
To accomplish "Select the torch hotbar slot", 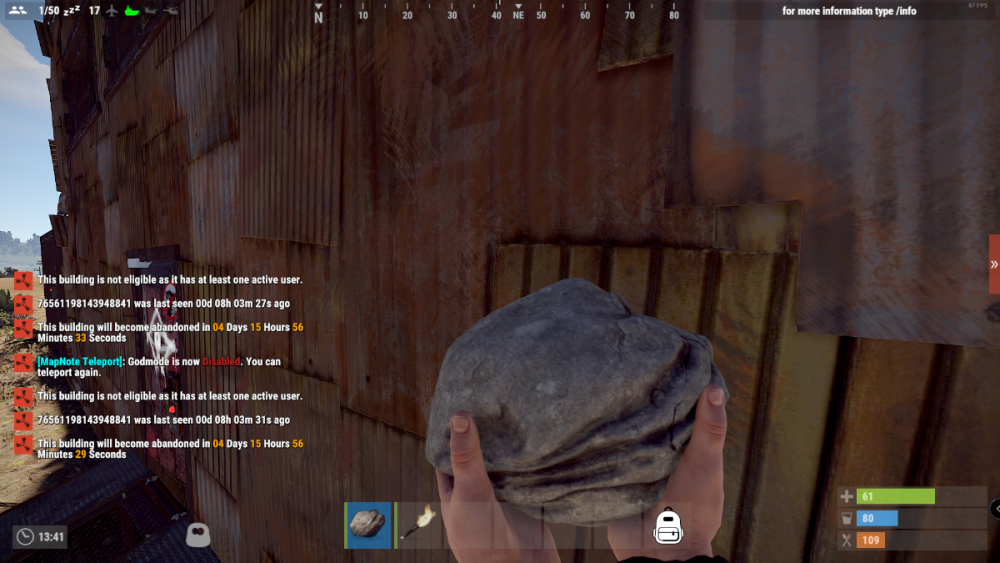I will click(x=420, y=524).
